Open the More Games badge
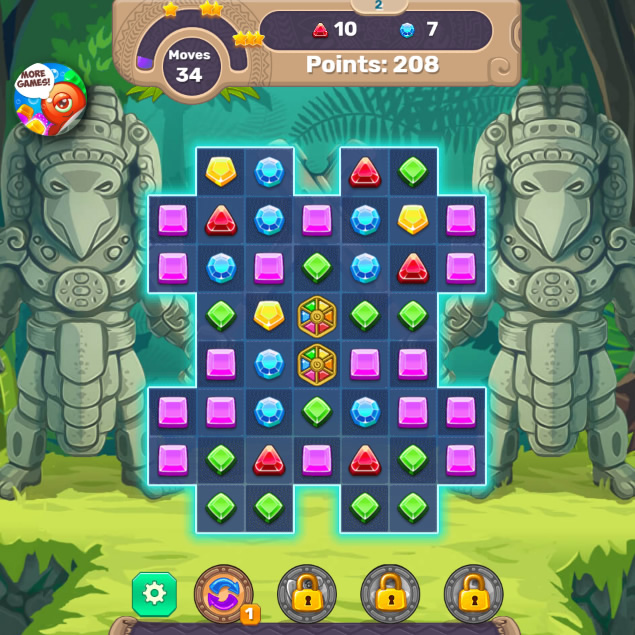The width and height of the screenshot is (635, 635). tap(48, 98)
